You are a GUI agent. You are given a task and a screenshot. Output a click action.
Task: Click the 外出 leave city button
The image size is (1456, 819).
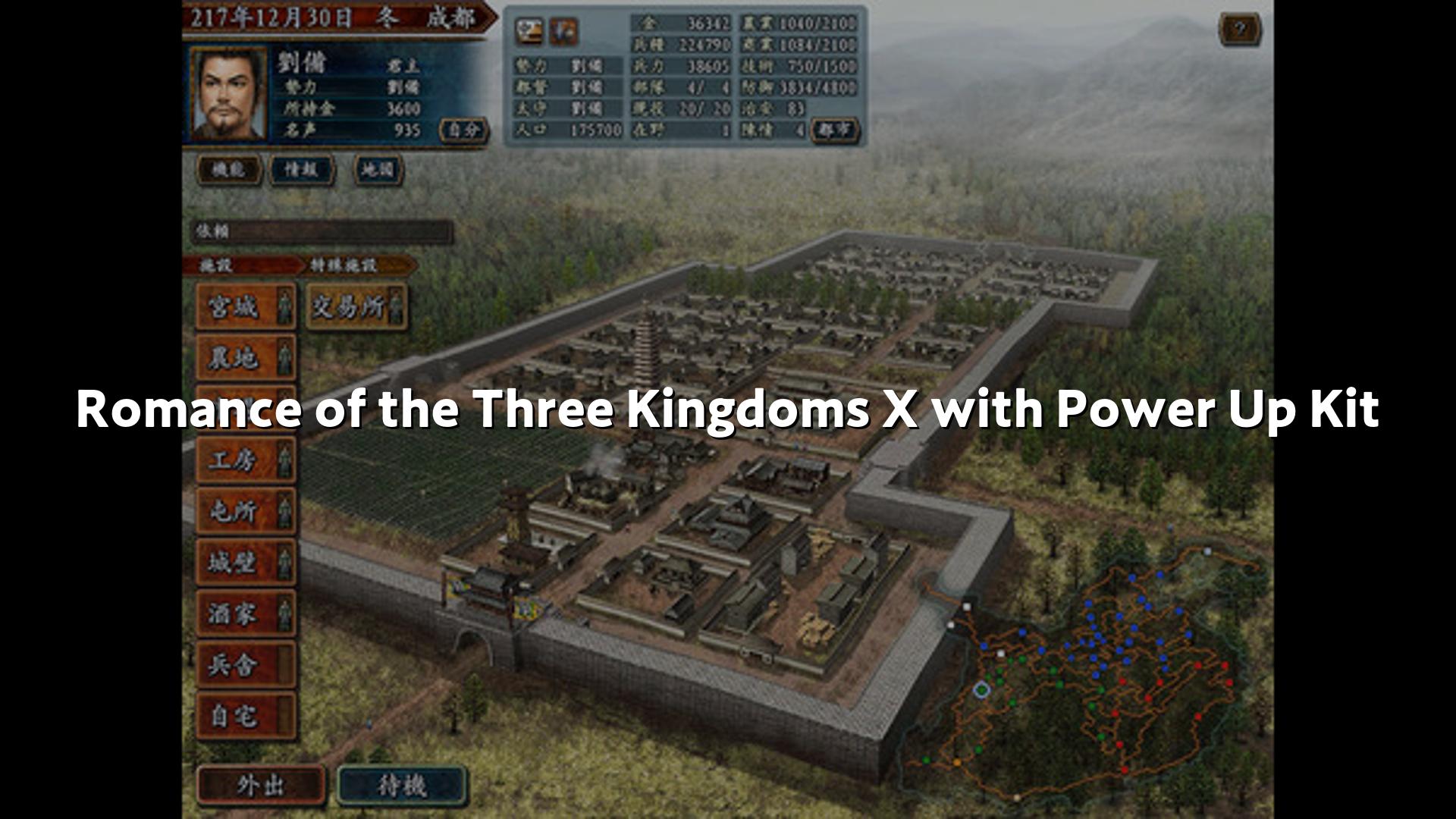point(260,785)
